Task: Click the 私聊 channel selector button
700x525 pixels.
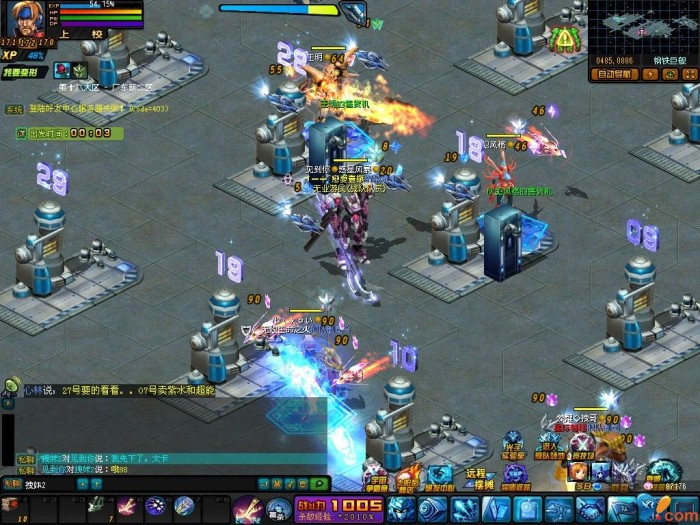Action: click(x=12, y=484)
